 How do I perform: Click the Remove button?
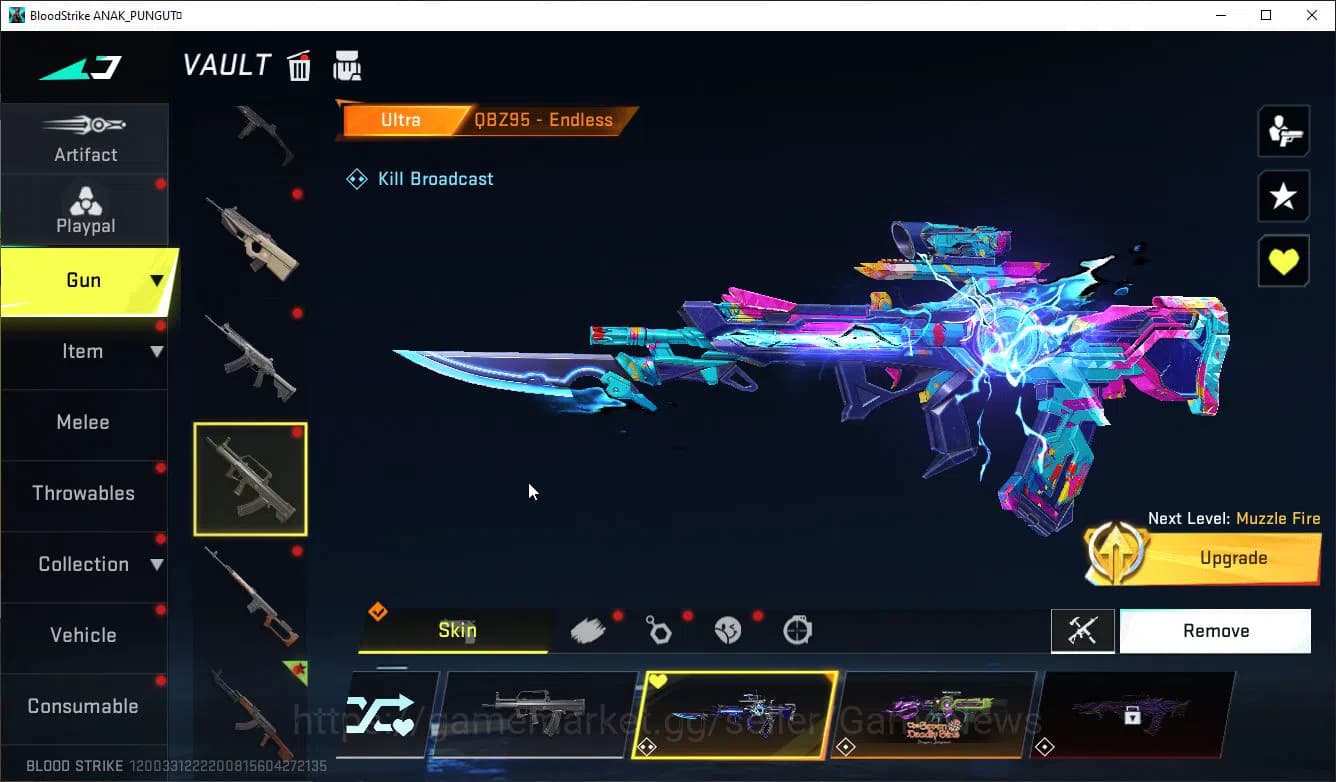1215,630
